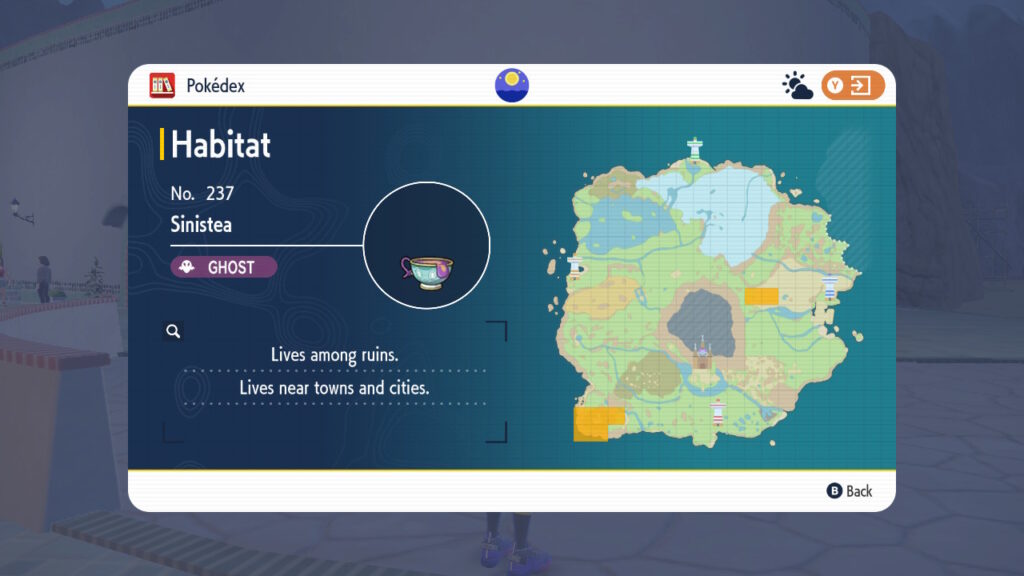
Task: Select the GHOST type badge
Action: 223,267
